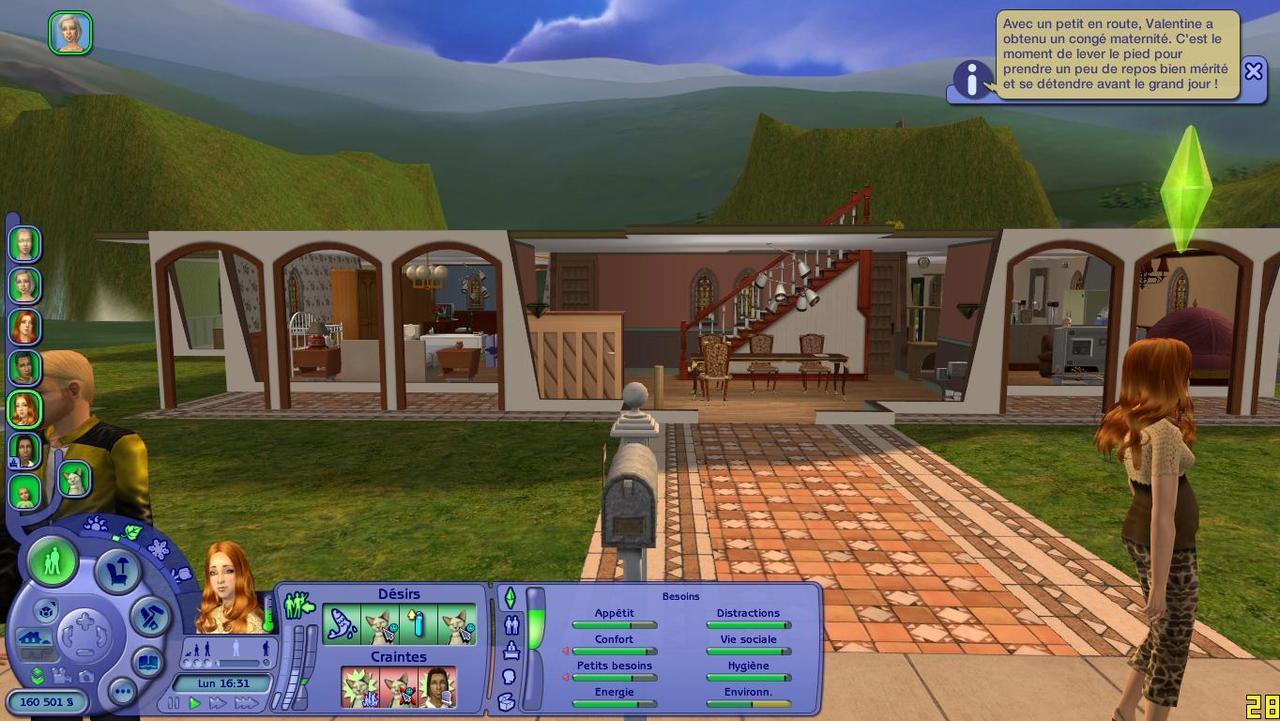Open the options menu with three dots
This screenshot has height=721, width=1280.
(x=122, y=691)
